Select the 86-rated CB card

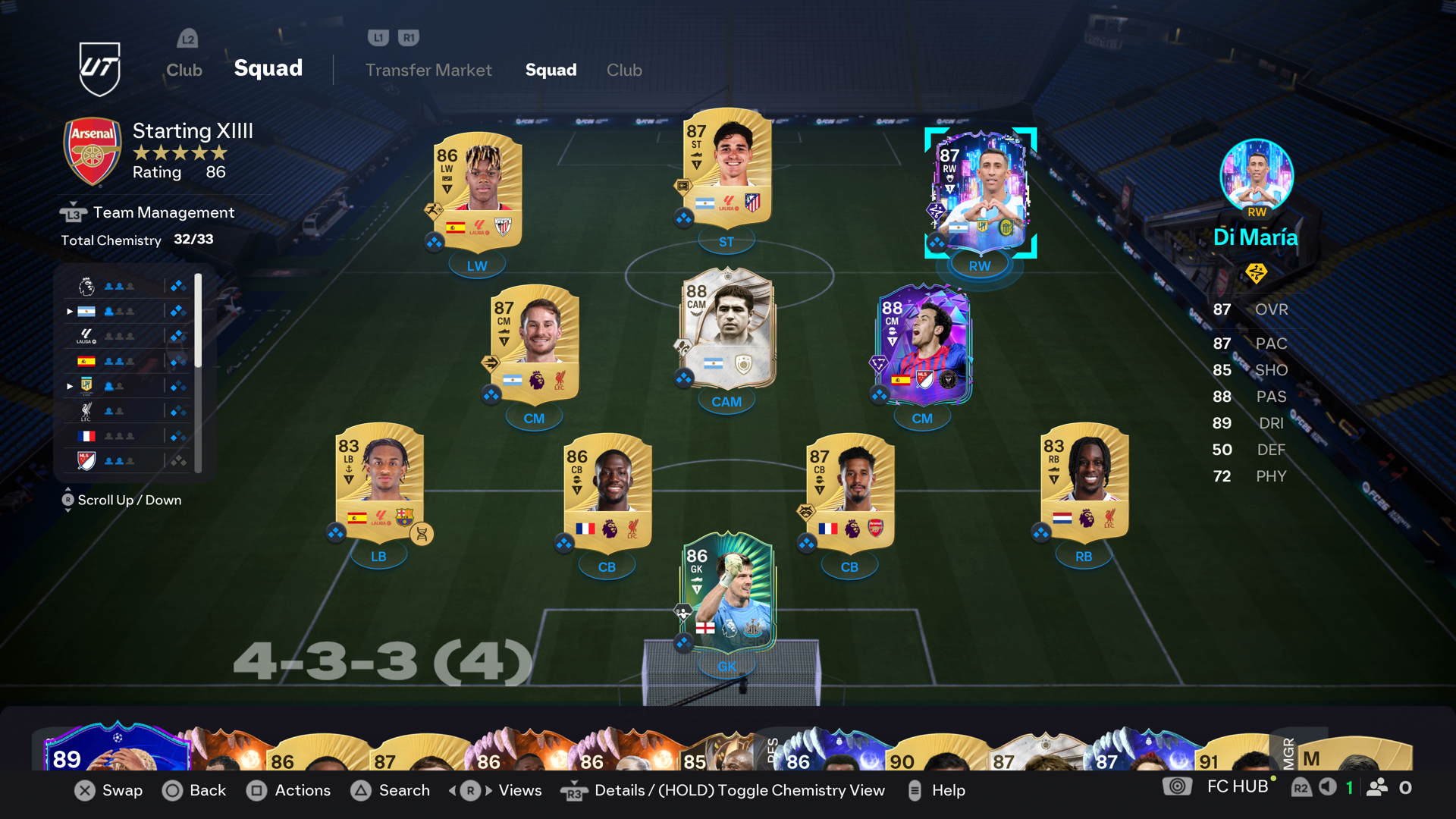[x=607, y=491]
